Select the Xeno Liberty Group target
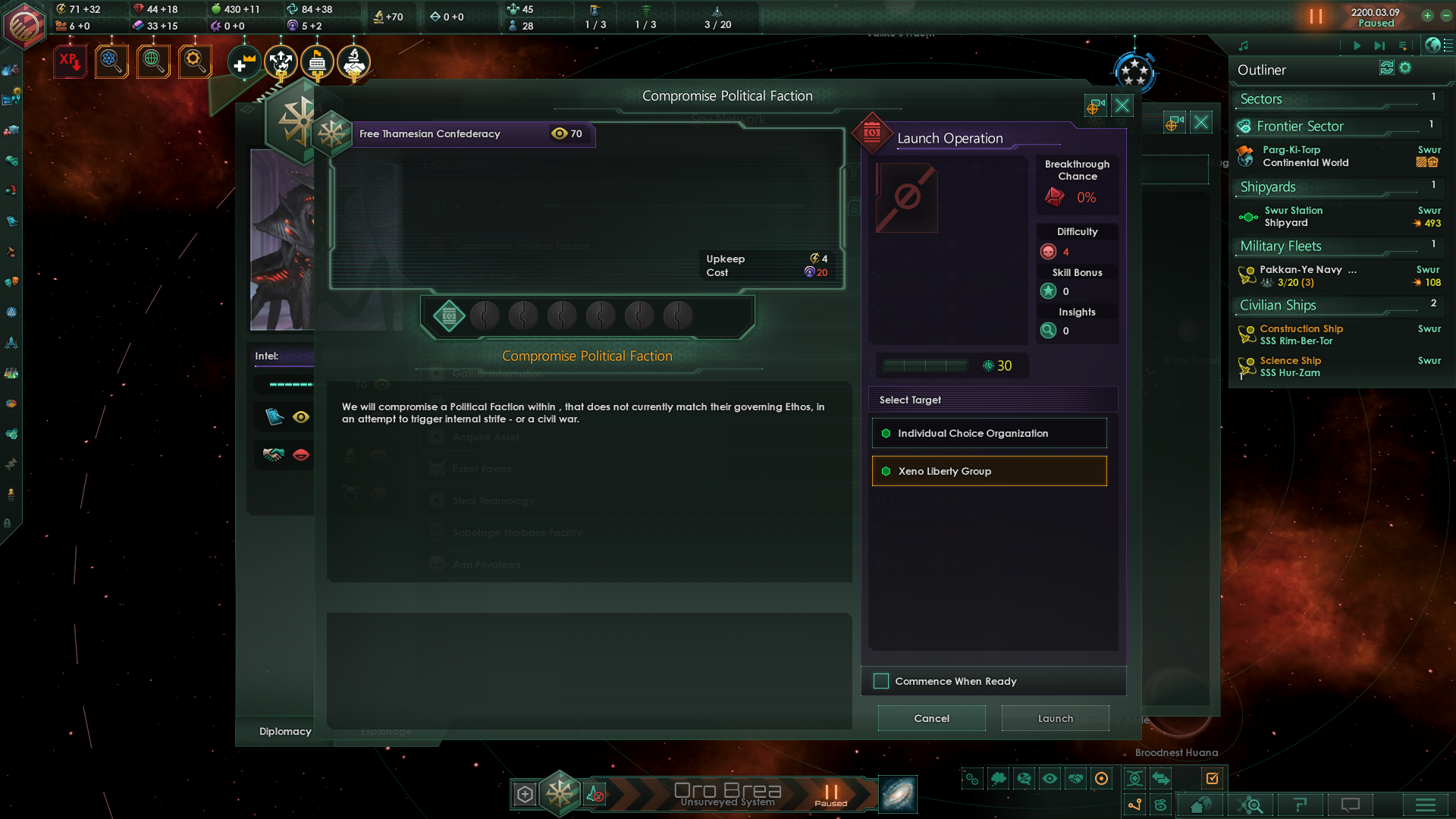Screen dimensions: 1456x819 click(989, 471)
